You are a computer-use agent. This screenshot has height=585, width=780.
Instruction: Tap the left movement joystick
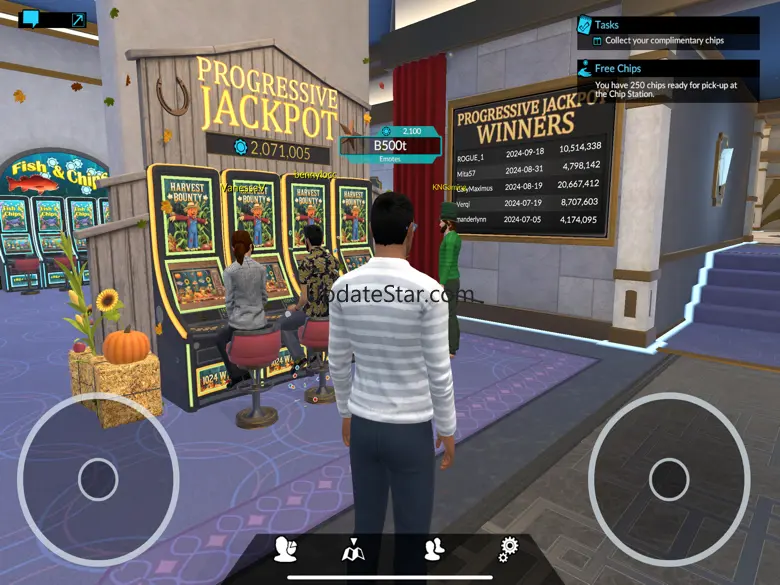coord(98,480)
